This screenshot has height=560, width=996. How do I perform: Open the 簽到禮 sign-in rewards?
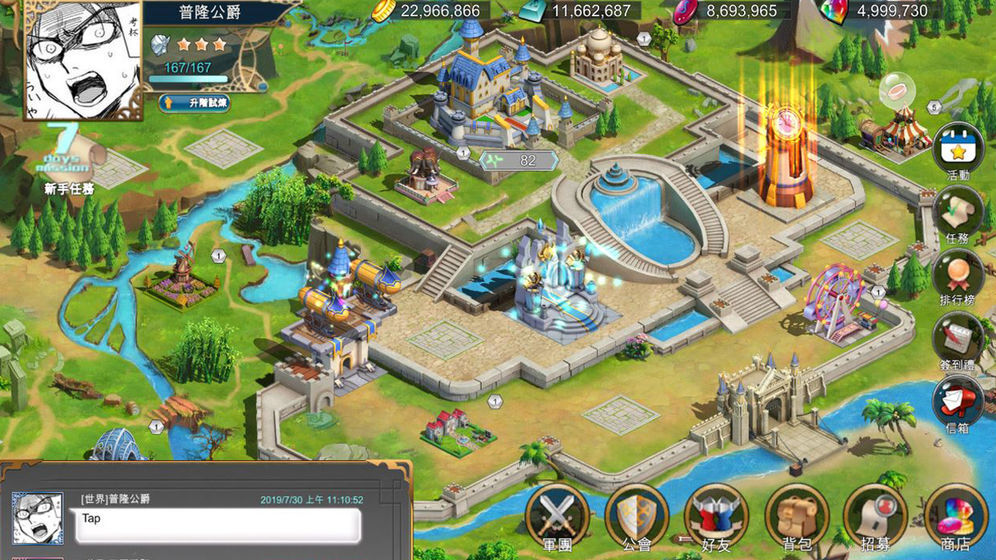tap(958, 339)
